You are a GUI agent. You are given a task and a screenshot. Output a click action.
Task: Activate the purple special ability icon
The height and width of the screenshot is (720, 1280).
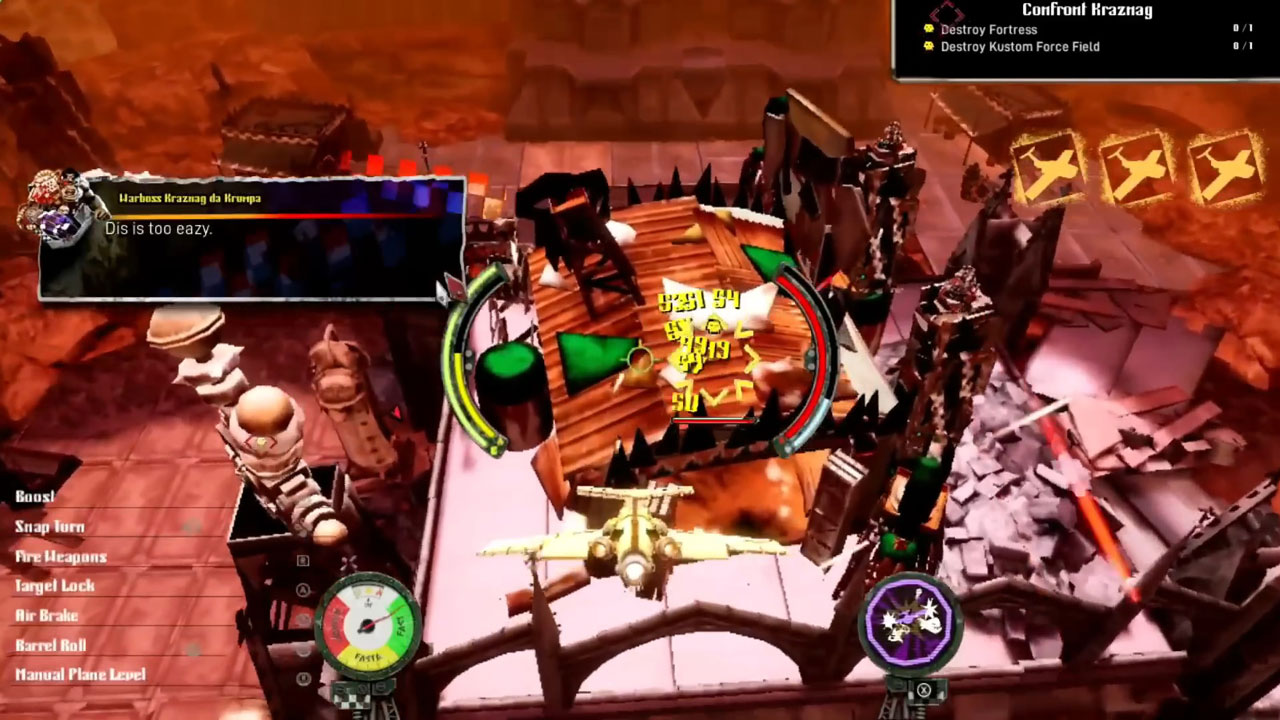pos(909,621)
